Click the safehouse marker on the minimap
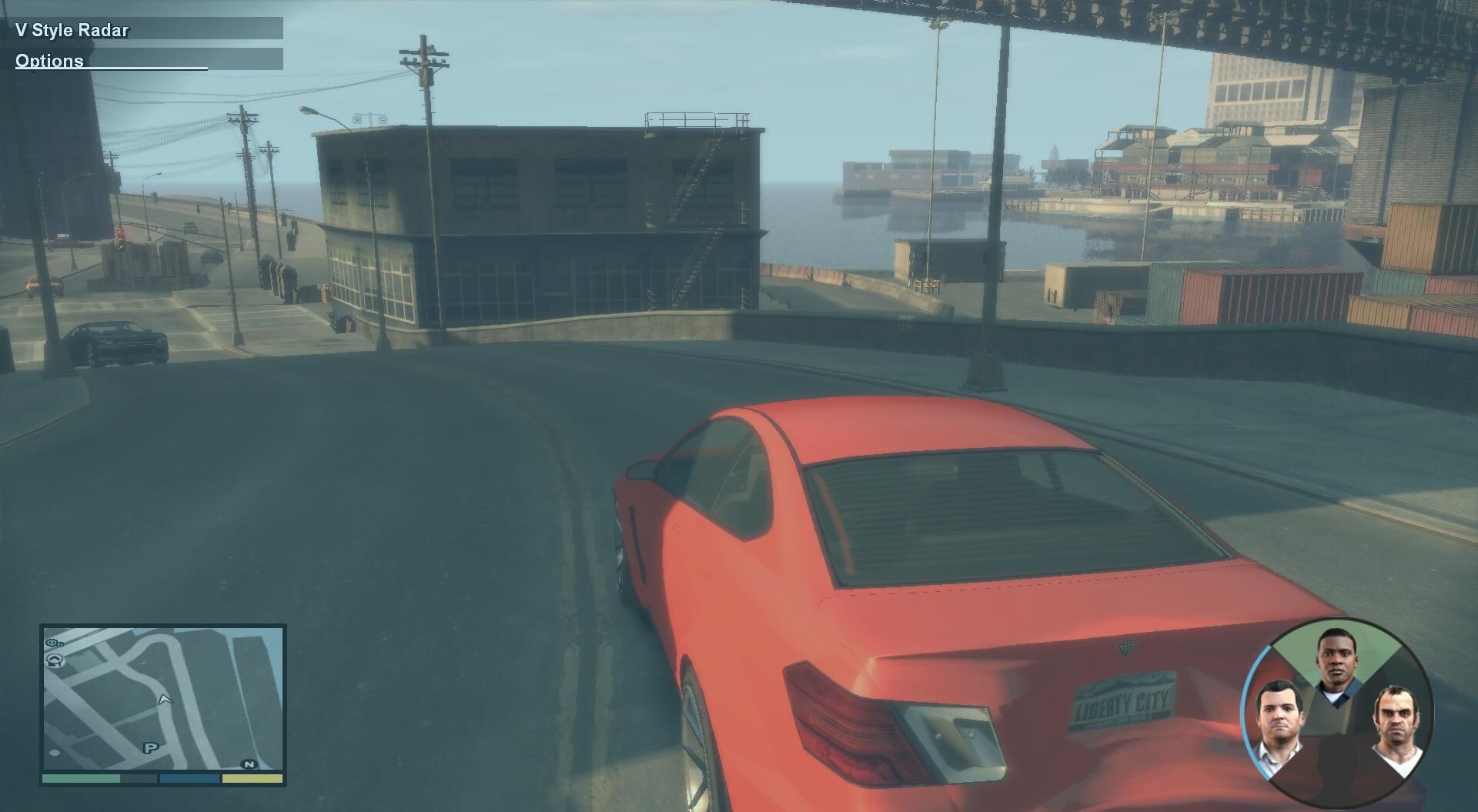 click(x=55, y=660)
